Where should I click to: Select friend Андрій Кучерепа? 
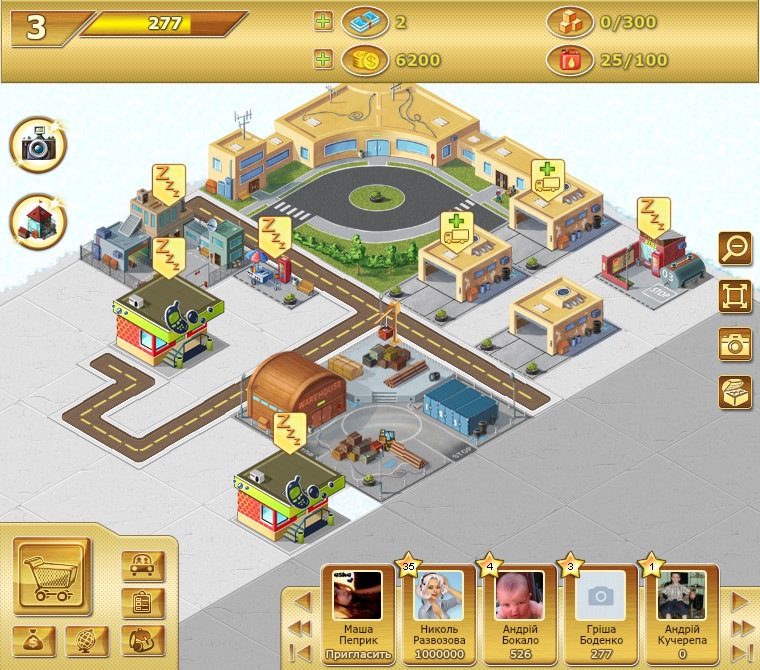pos(679,610)
